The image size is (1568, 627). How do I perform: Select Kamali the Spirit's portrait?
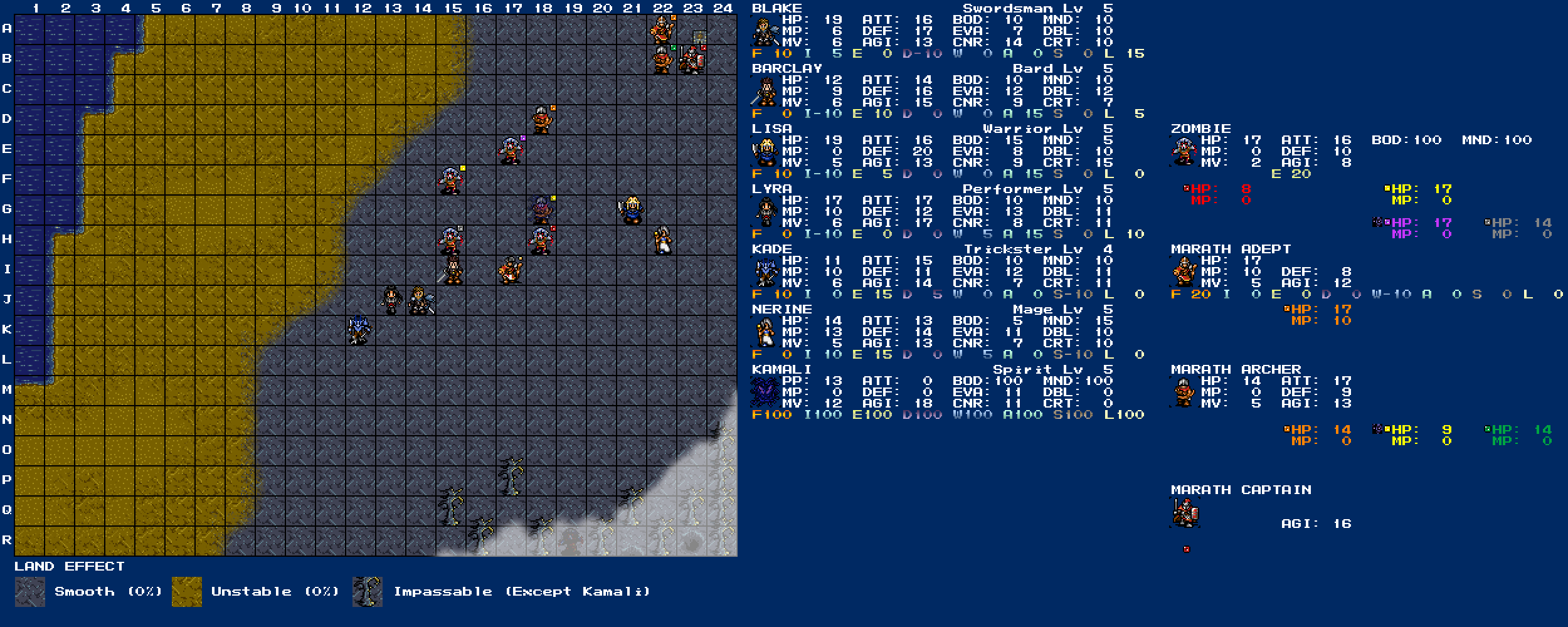click(765, 393)
